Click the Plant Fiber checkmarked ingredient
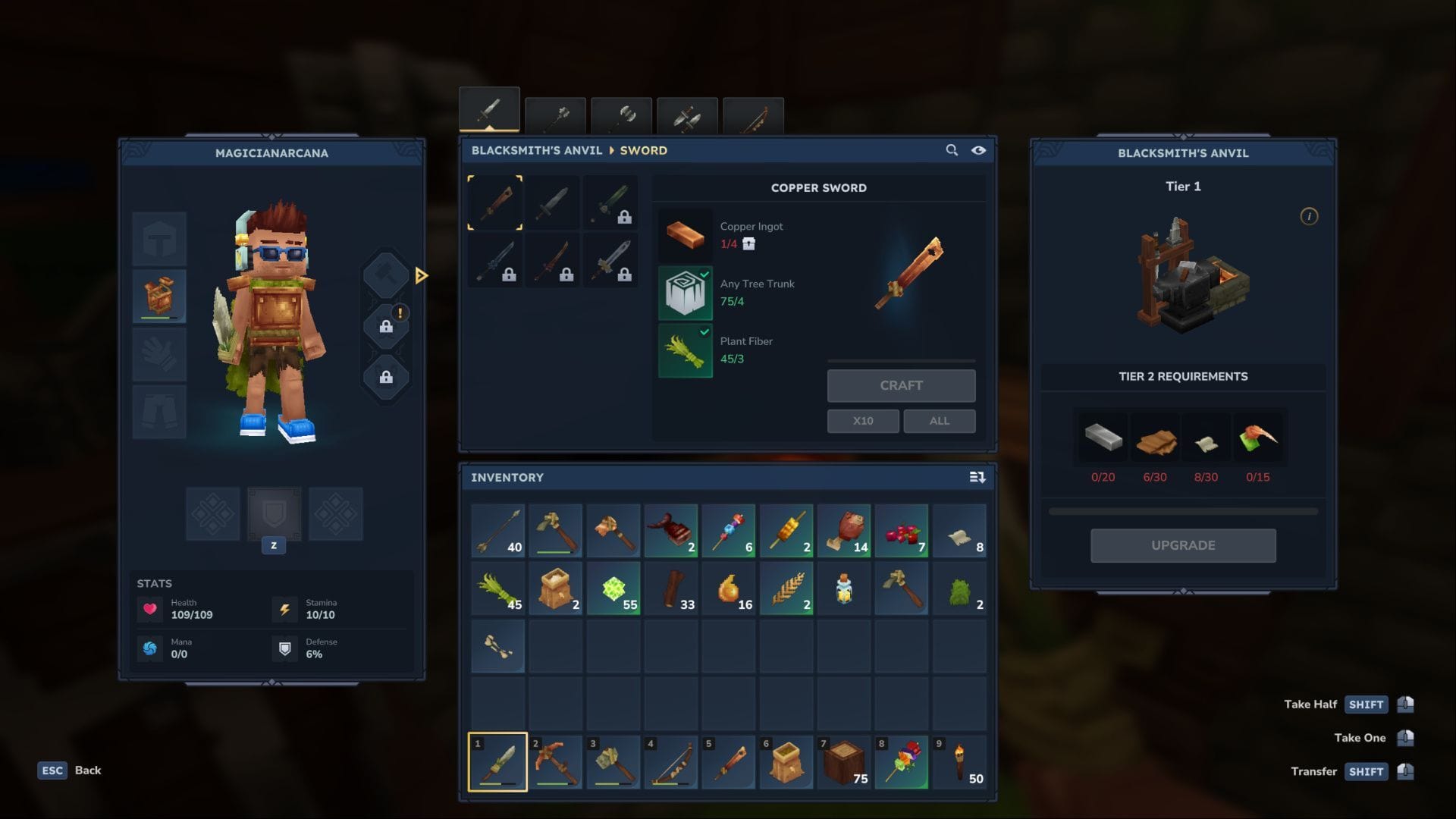This screenshot has width=1456, height=819. point(685,350)
